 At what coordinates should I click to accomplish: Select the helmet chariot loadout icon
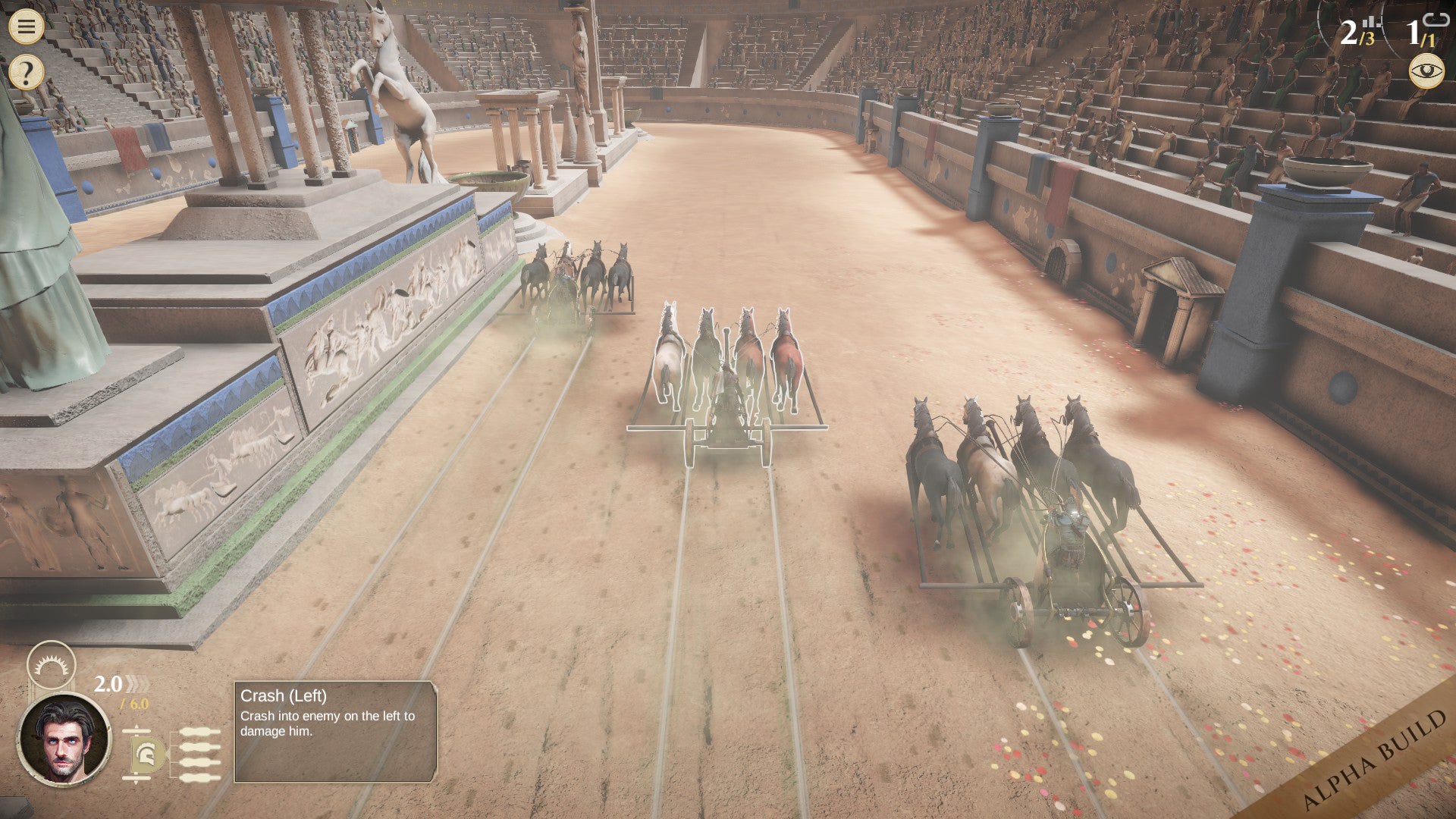coord(144,753)
